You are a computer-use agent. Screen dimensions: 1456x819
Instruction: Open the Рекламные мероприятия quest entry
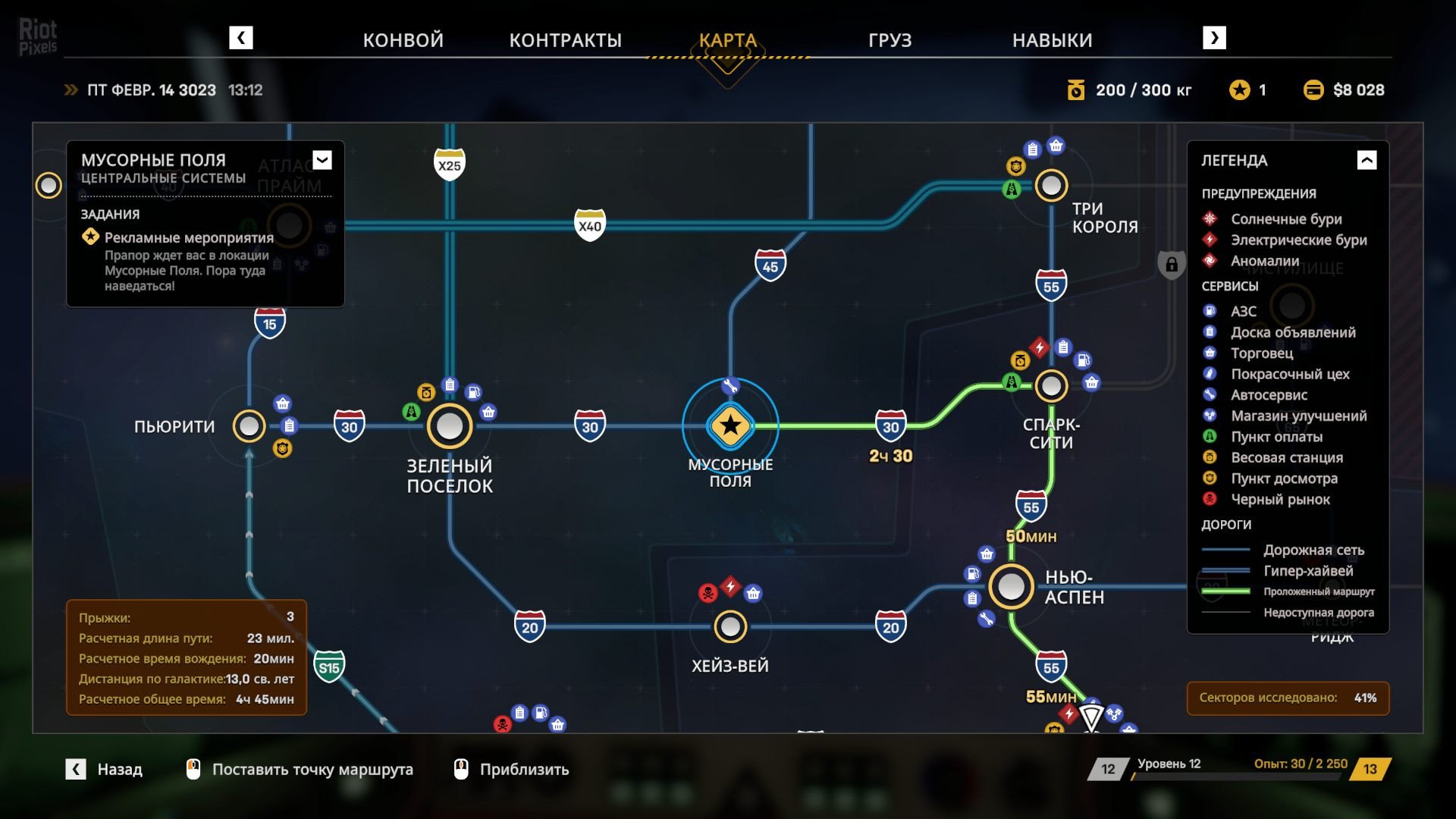click(189, 237)
